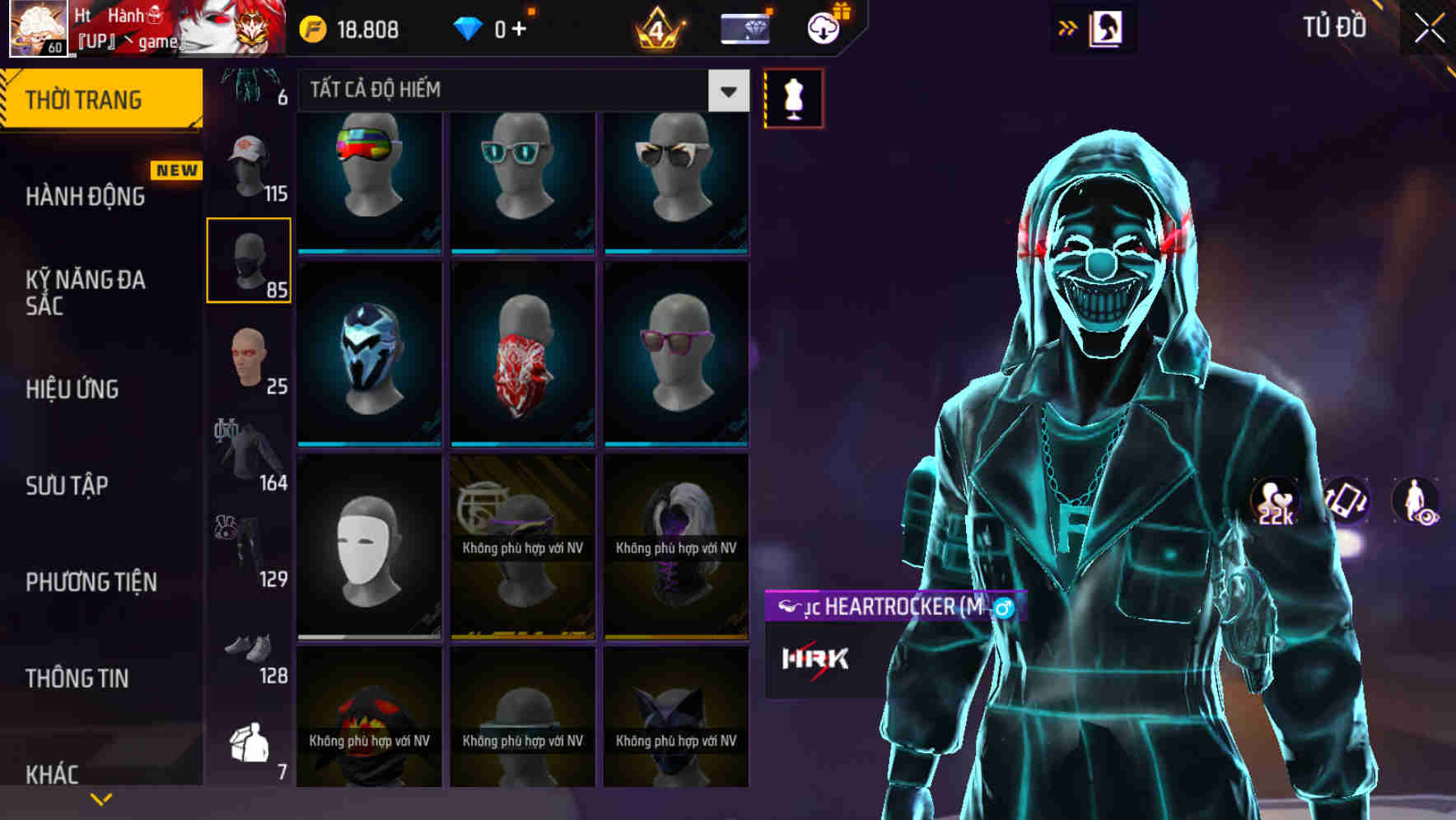
Task: Open the headgear category with 115 items
Action: 250,169
